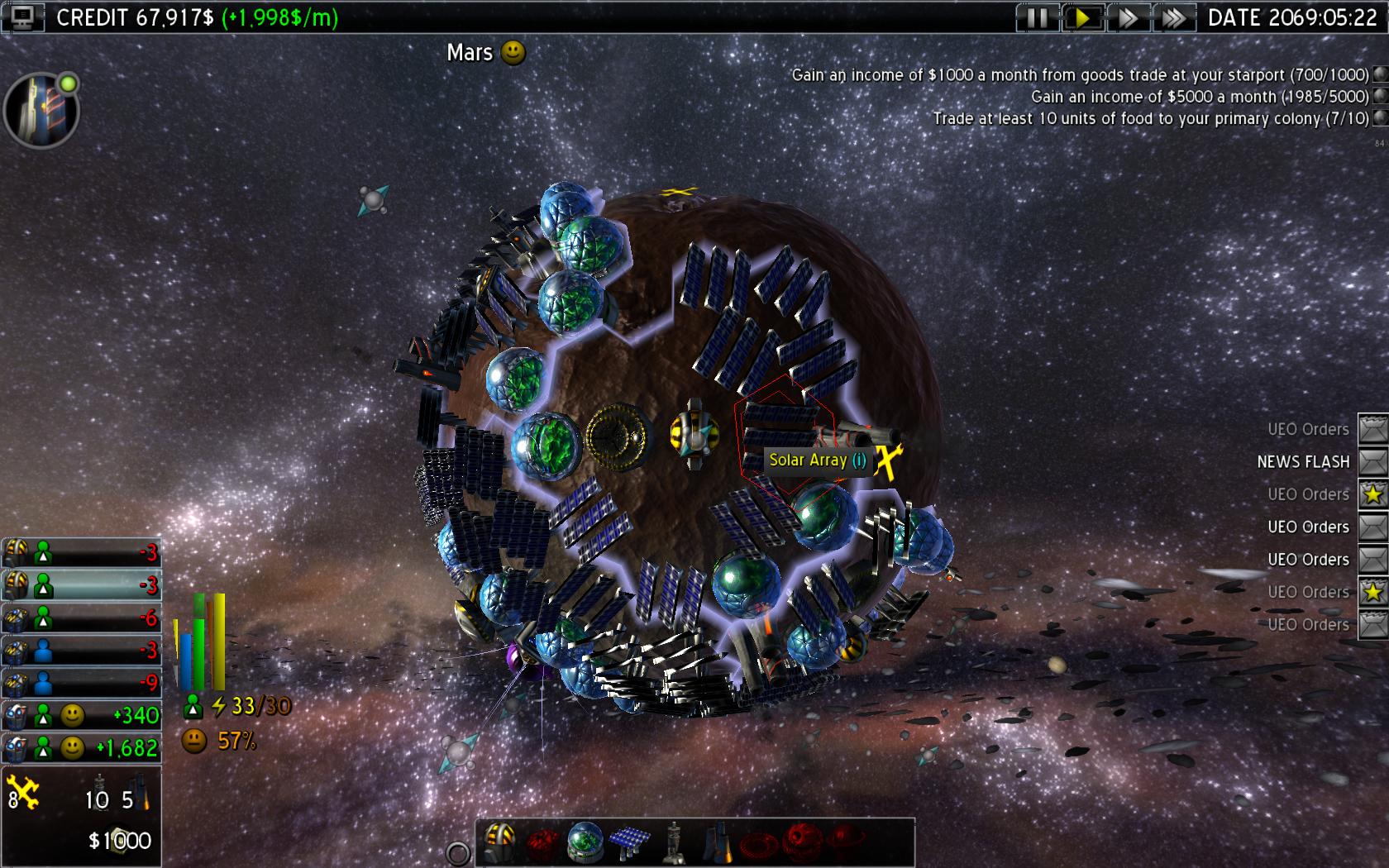Open the Solar Array info tooltip
Viewport: 1389px width, 868px height.
[x=860, y=460]
